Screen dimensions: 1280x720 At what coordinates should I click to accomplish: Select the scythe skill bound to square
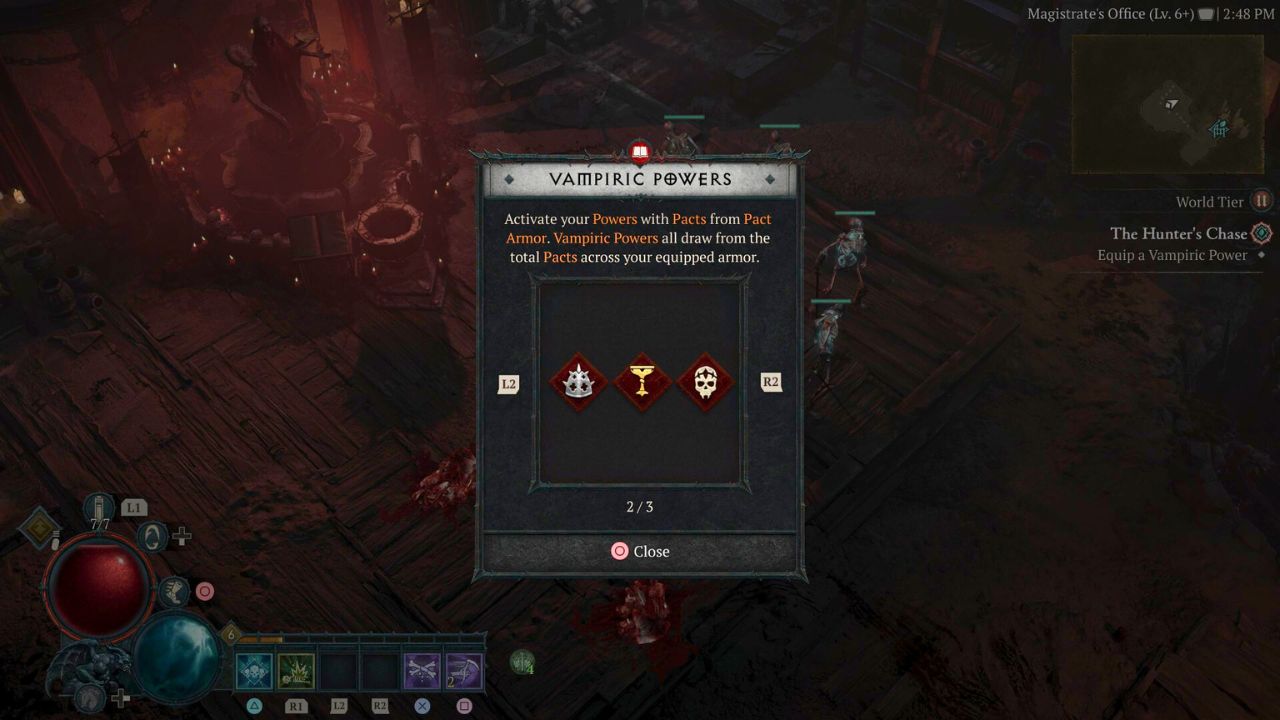point(464,671)
